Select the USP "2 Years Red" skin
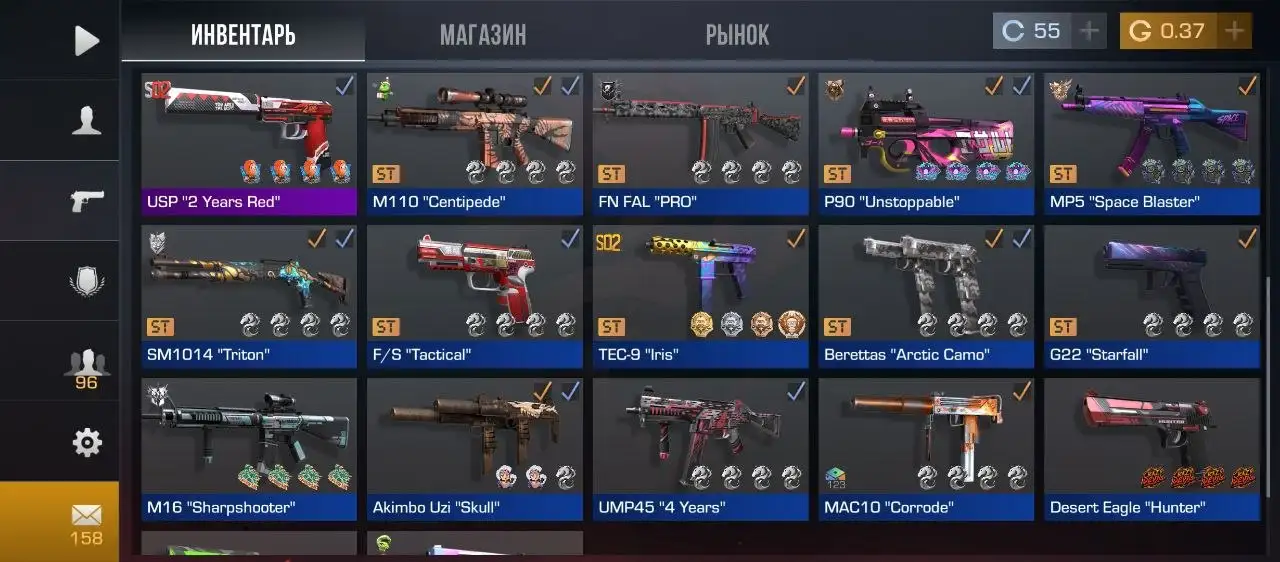The width and height of the screenshot is (1280, 562). tap(249, 143)
